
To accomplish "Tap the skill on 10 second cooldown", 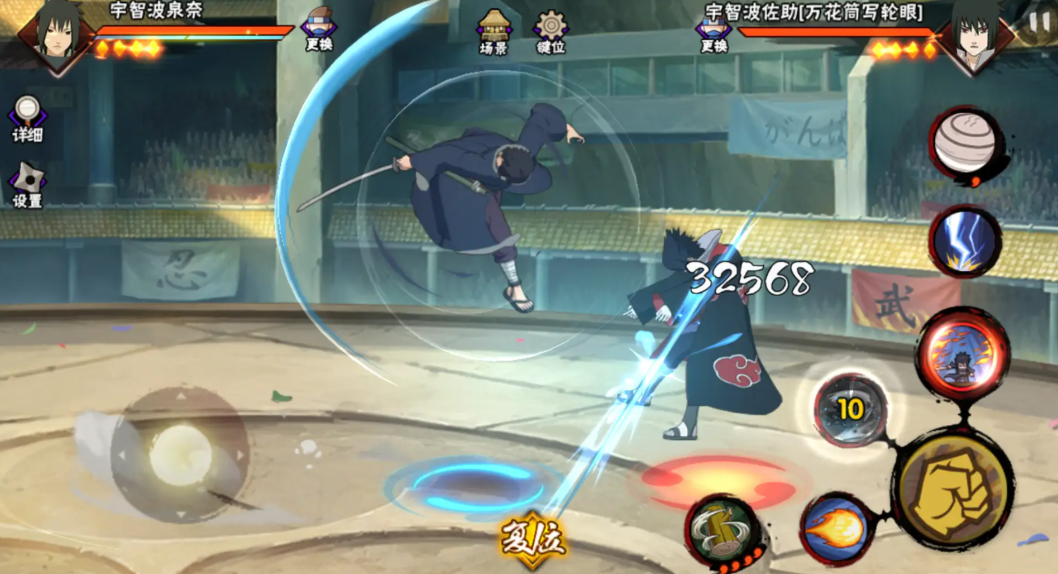I will coord(851,408).
